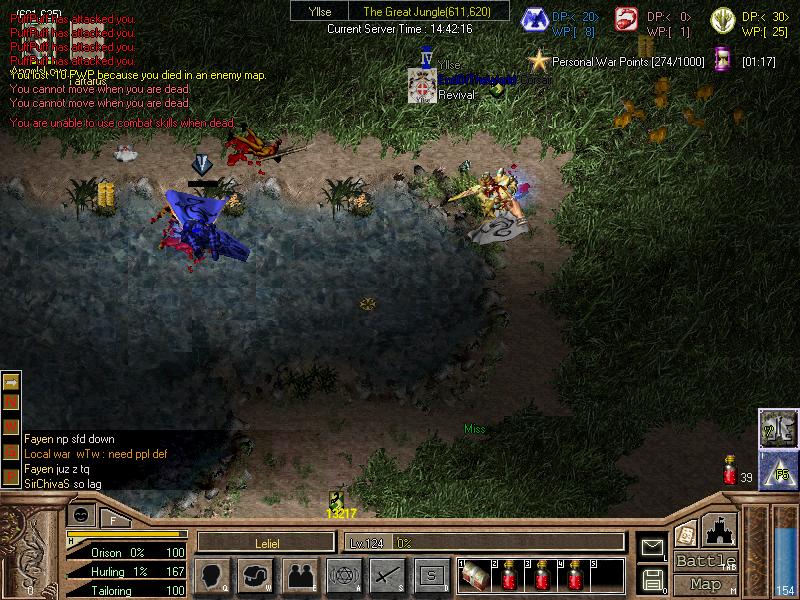
Task: Select the treasure chest in quickslot 1
Action: tap(473, 577)
